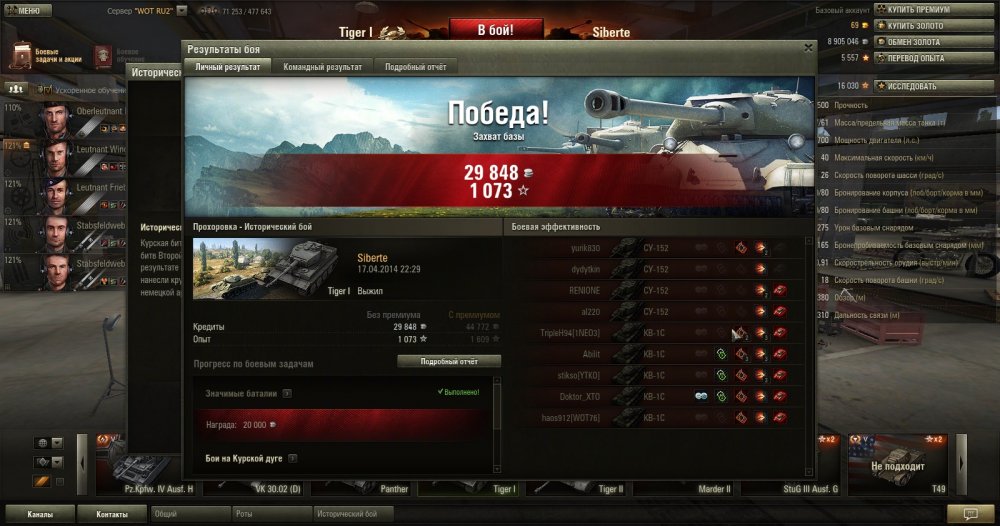Switch to Командный результат tab

(323, 67)
